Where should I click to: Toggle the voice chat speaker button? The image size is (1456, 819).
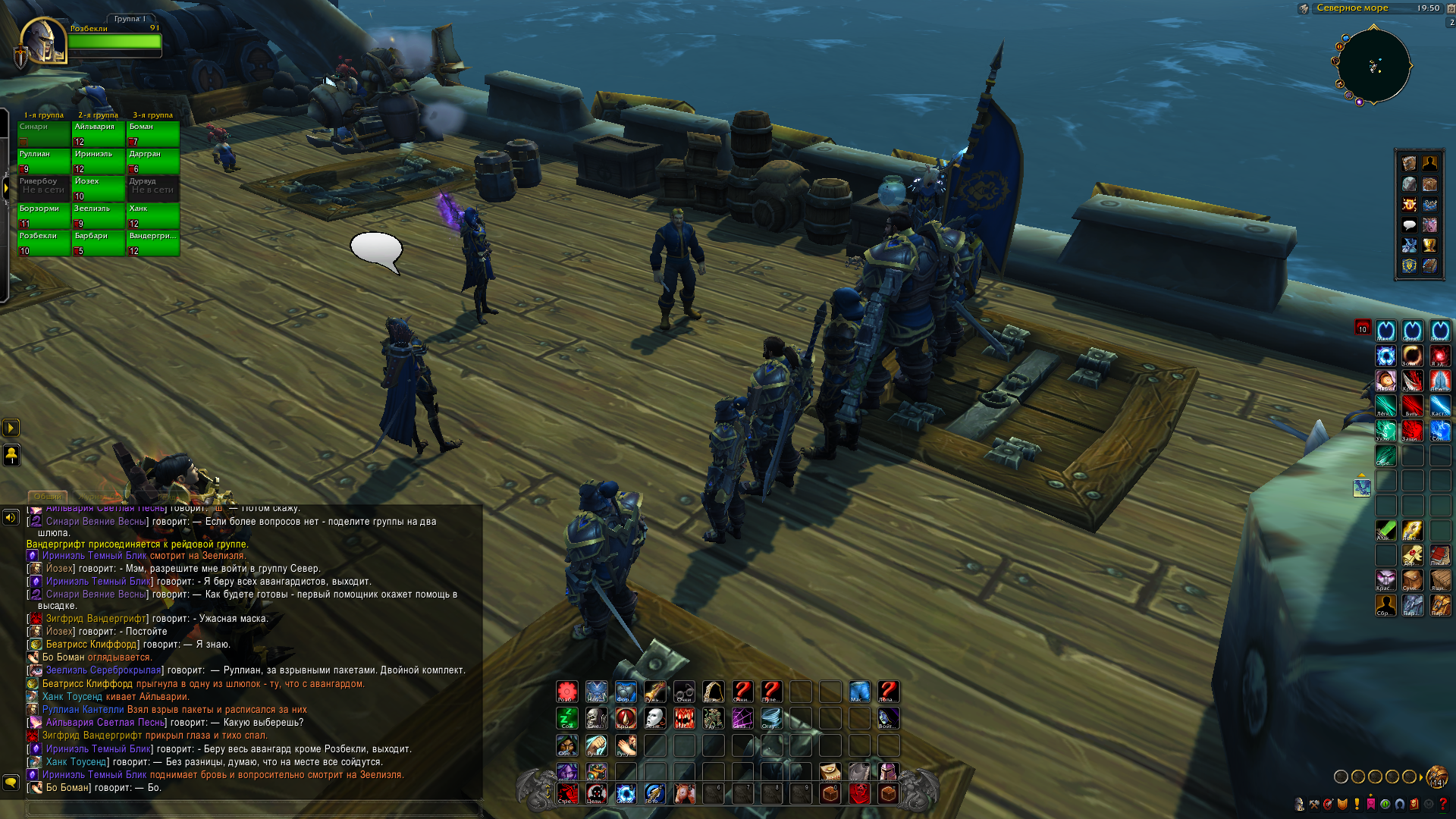pos(11,517)
